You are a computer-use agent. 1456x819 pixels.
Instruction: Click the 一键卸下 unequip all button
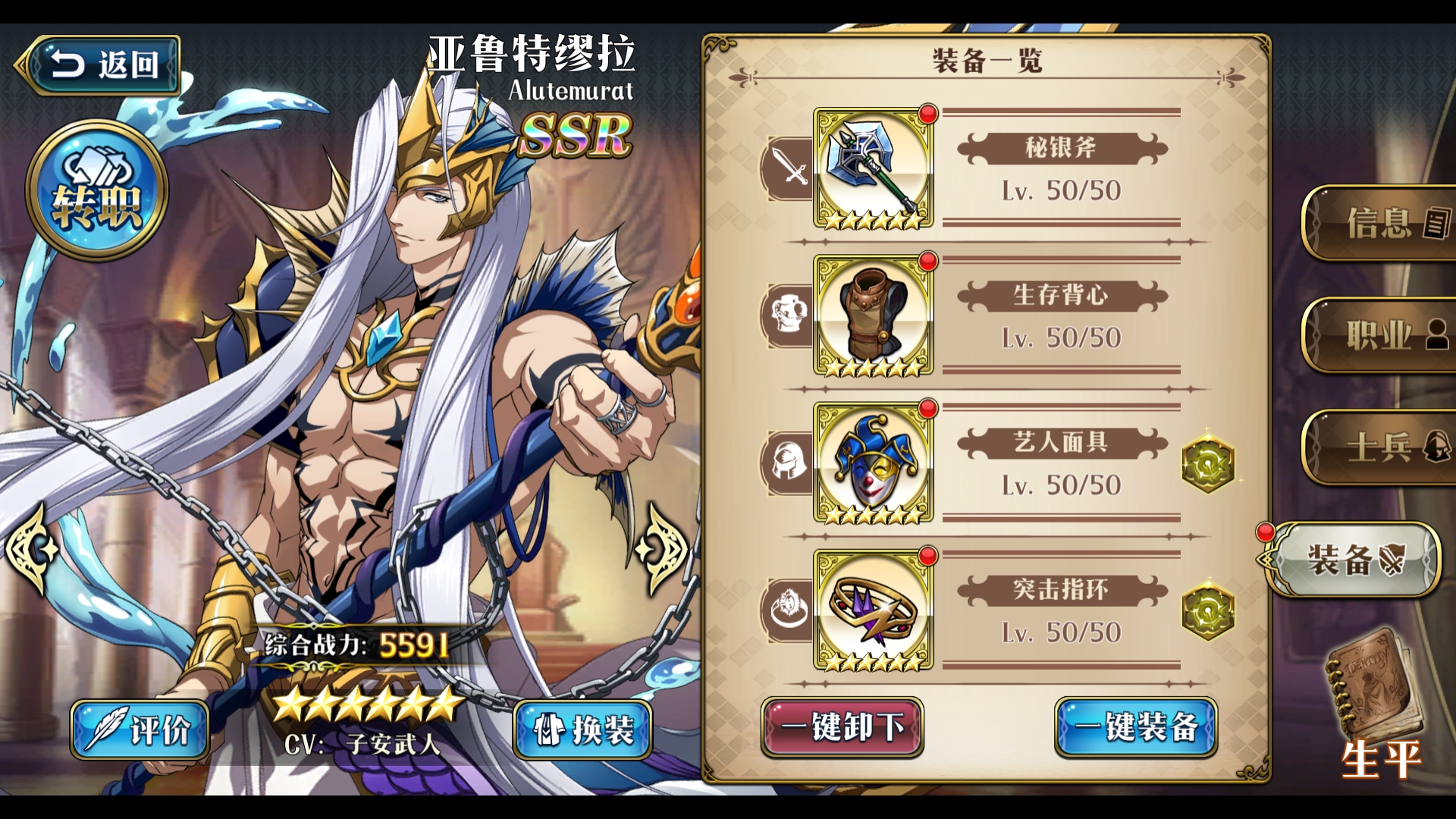pyautogui.click(x=842, y=726)
